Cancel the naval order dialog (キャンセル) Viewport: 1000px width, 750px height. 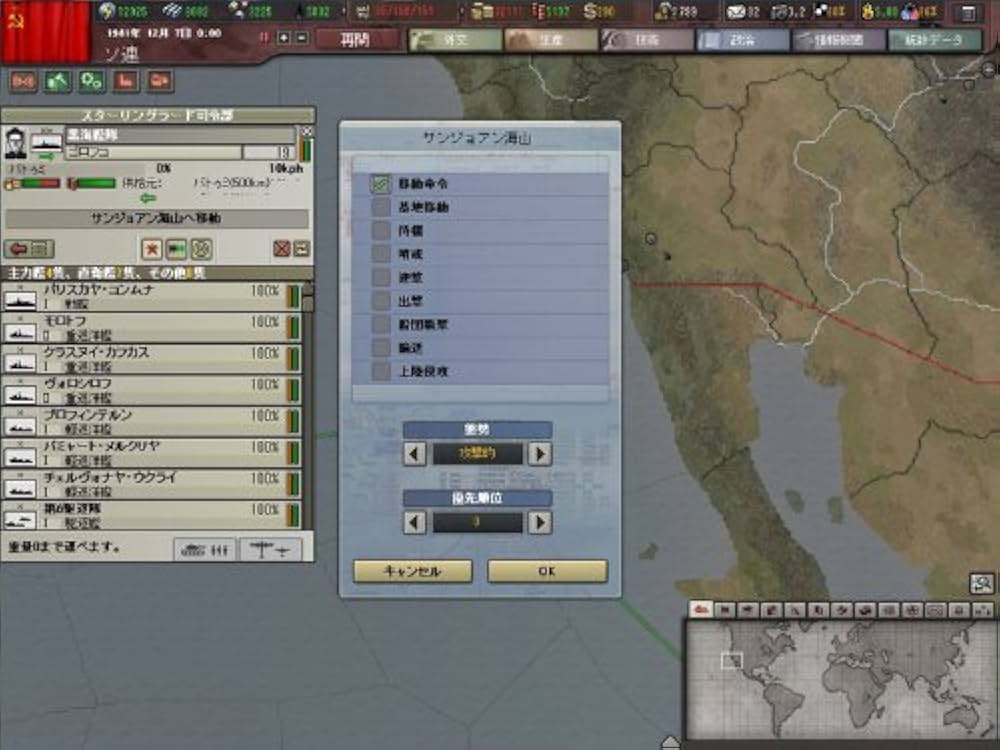coord(412,571)
